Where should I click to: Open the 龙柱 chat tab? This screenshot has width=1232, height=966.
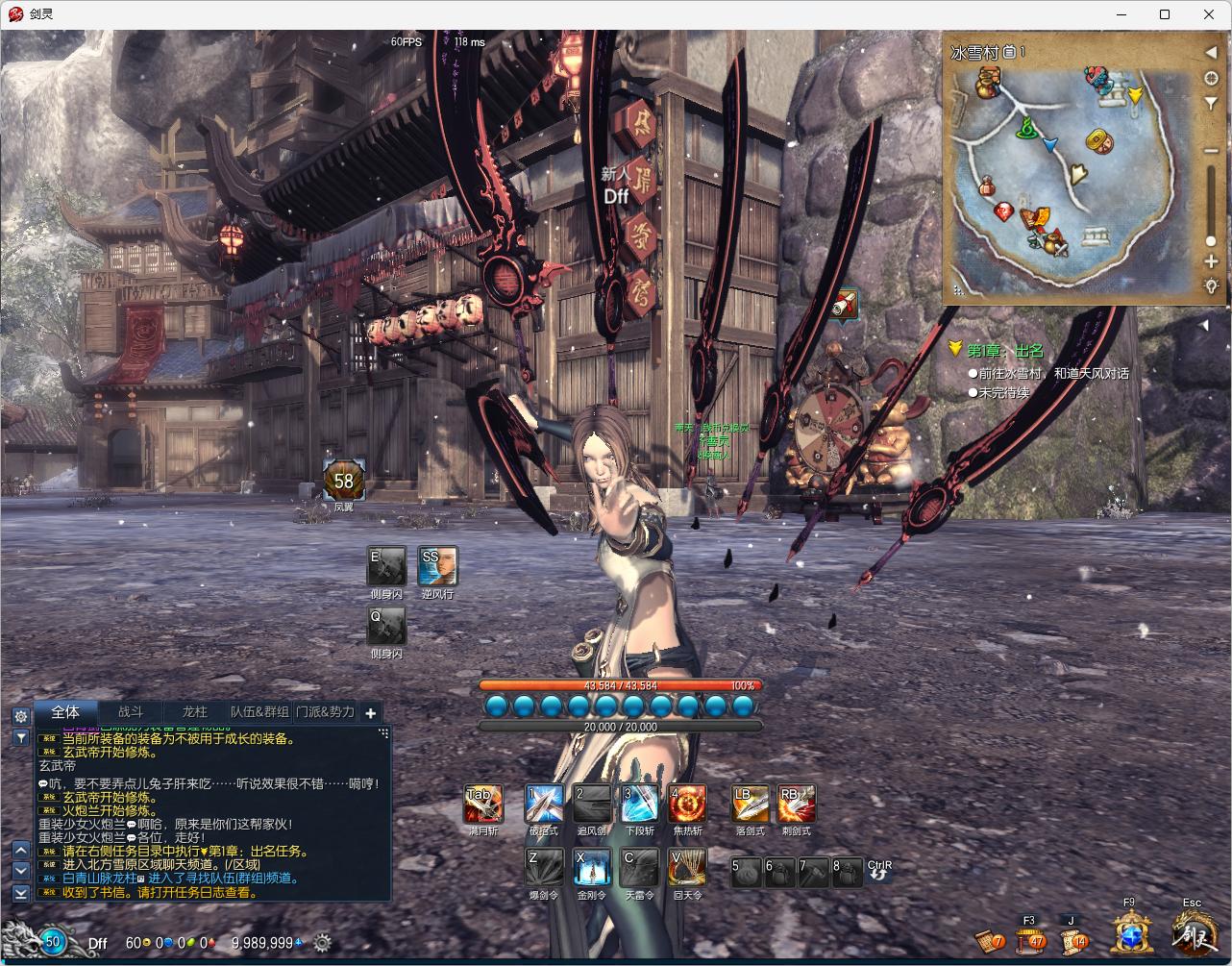(x=194, y=712)
